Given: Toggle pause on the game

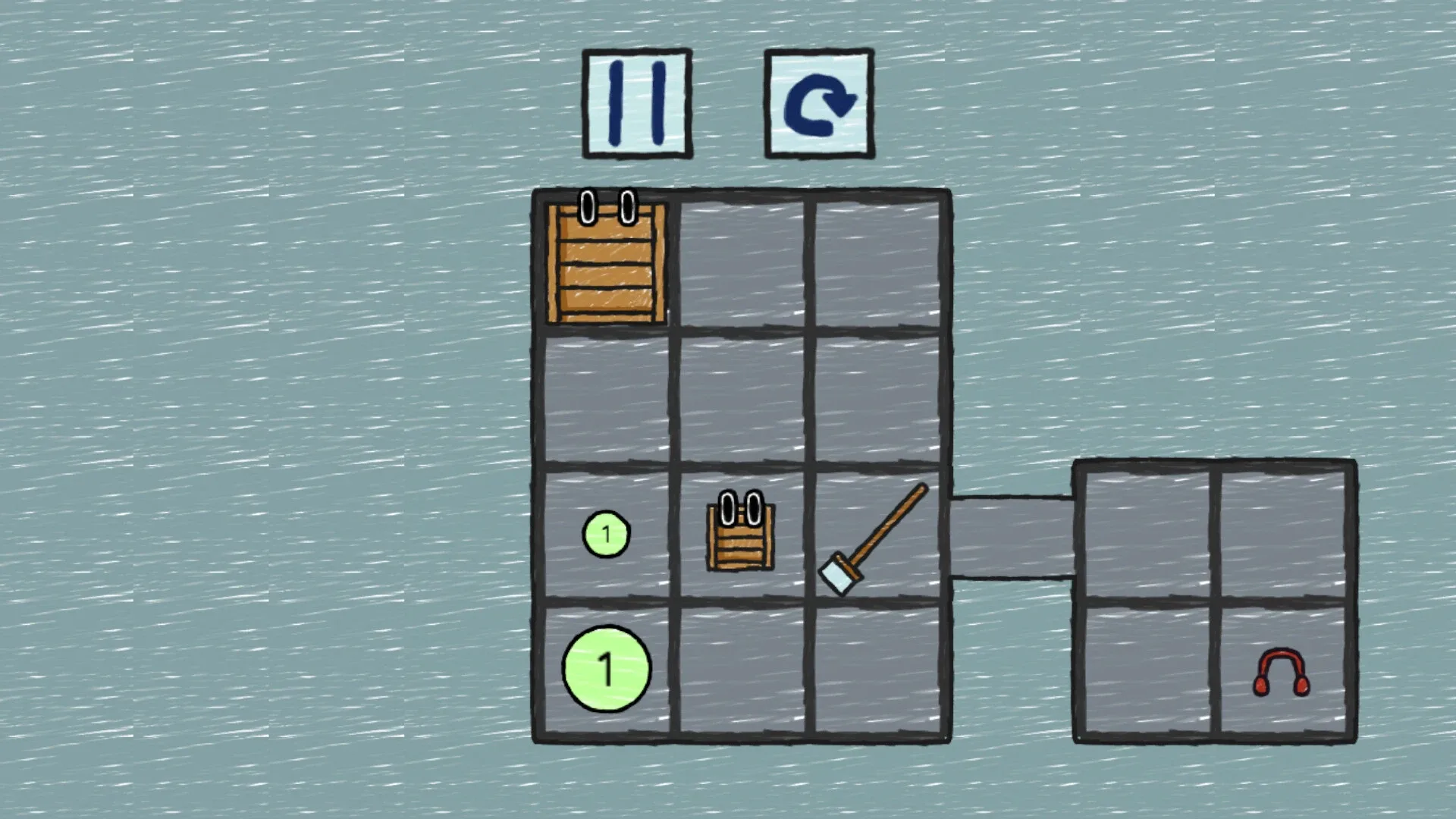Looking at the screenshot, I should pos(636,102).
